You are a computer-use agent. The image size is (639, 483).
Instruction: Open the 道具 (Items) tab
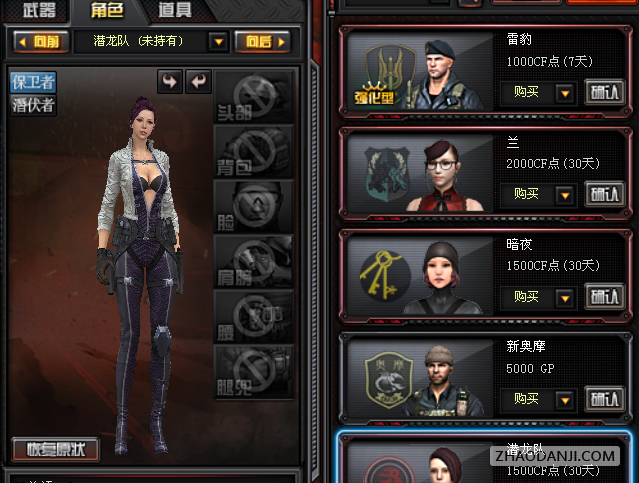coord(173,11)
